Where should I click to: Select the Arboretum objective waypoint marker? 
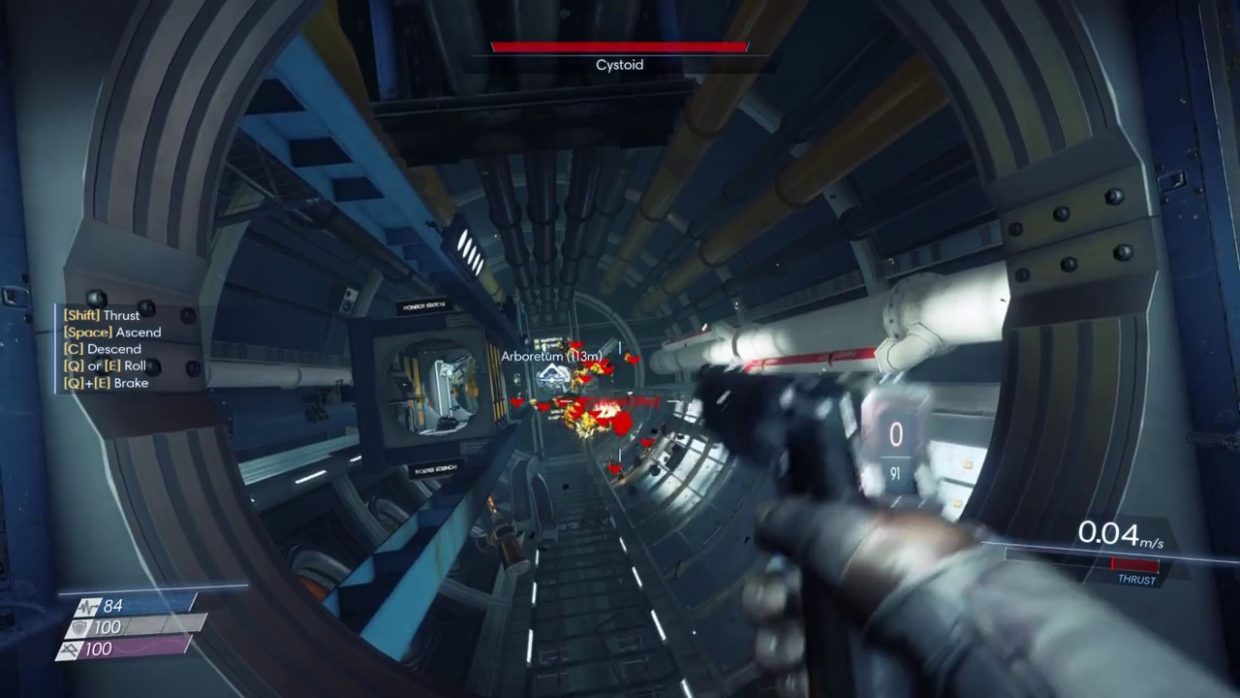[x=551, y=377]
